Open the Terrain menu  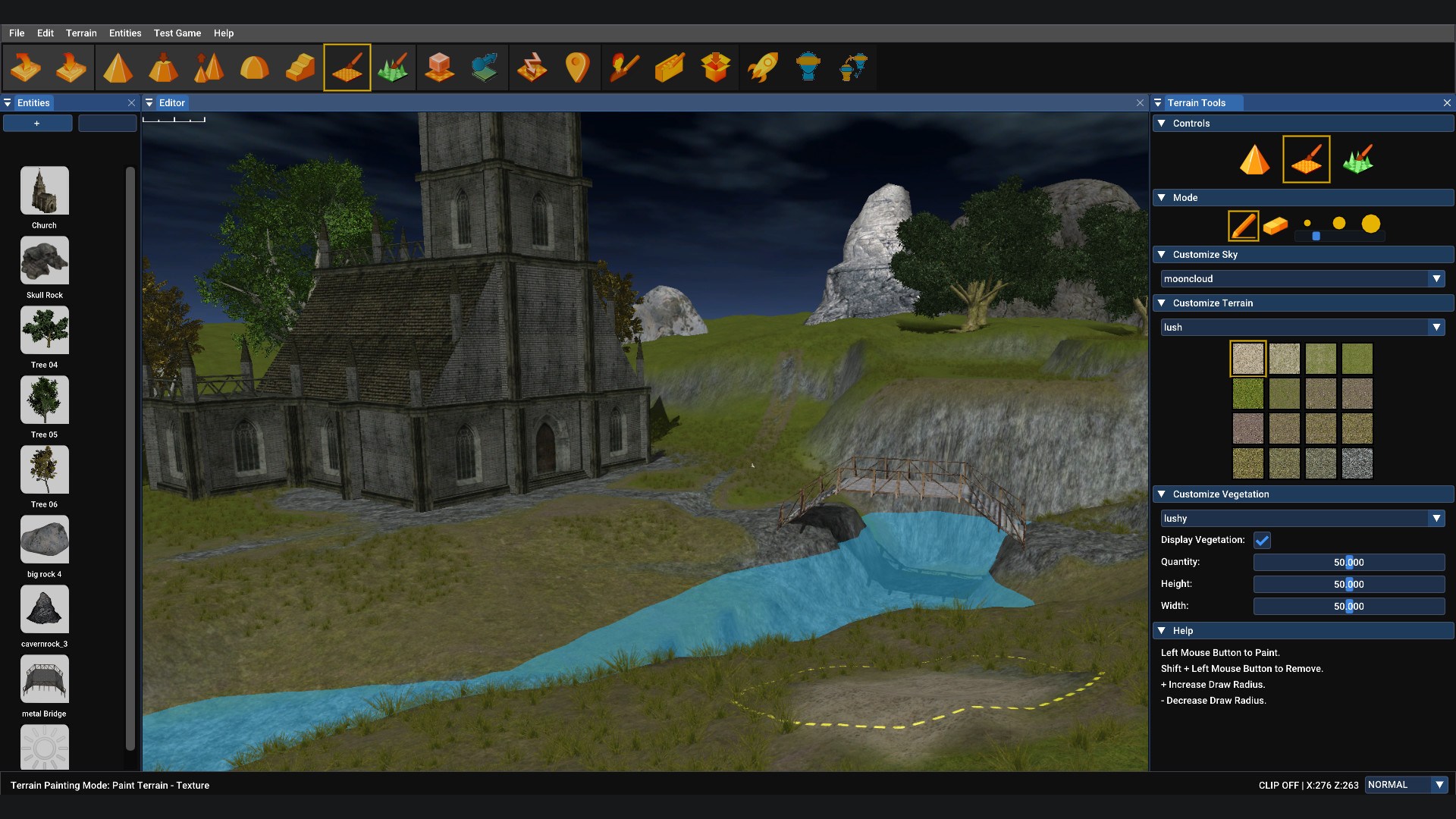[81, 33]
